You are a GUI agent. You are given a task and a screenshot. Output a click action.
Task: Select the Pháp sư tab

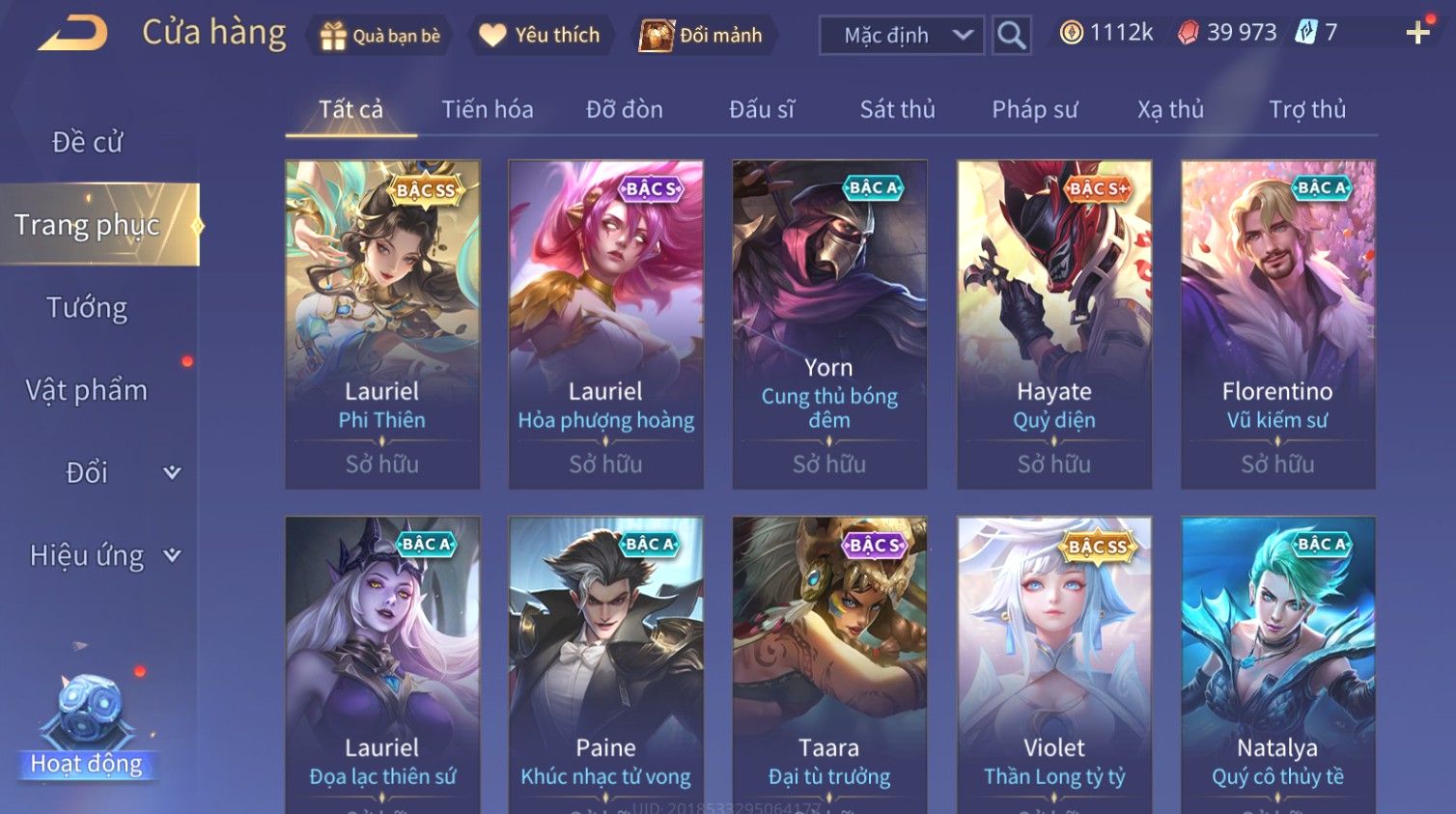pos(1034,110)
